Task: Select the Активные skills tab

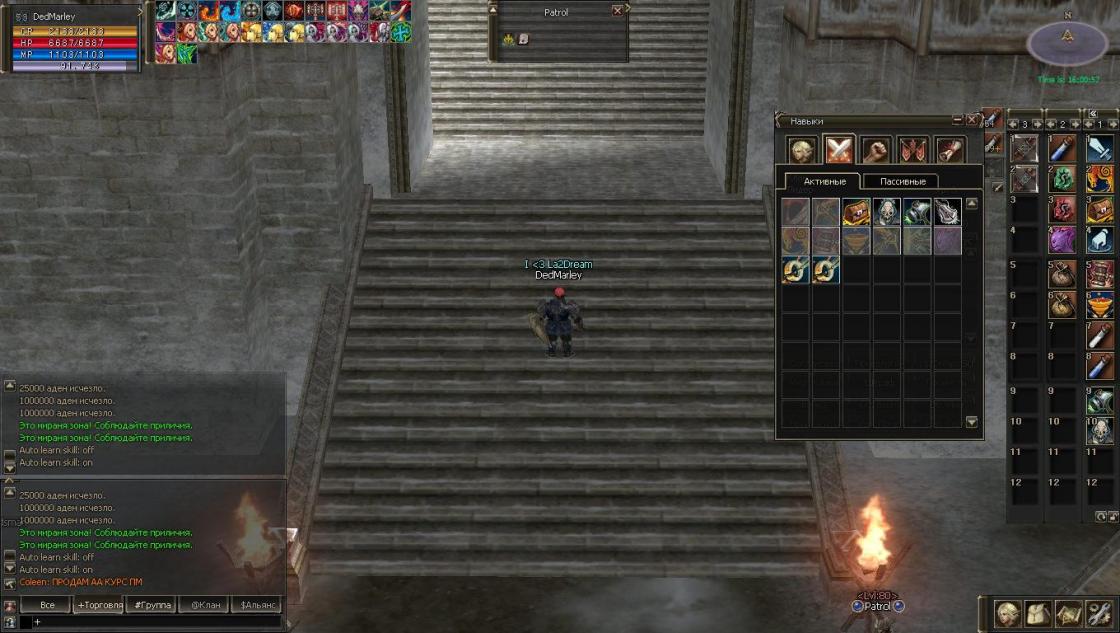Action: click(826, 181)
